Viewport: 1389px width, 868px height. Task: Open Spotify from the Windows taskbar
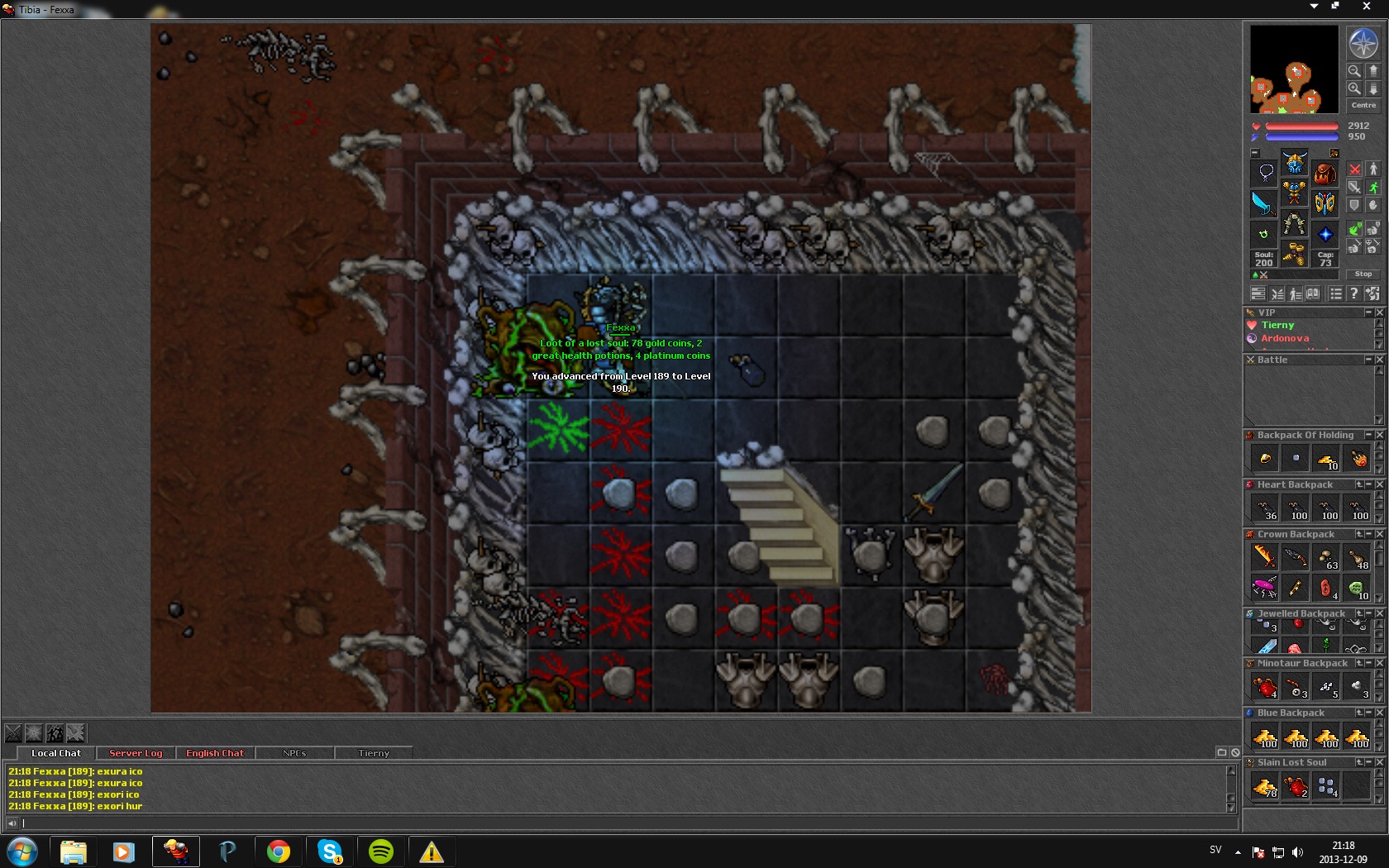381,851
